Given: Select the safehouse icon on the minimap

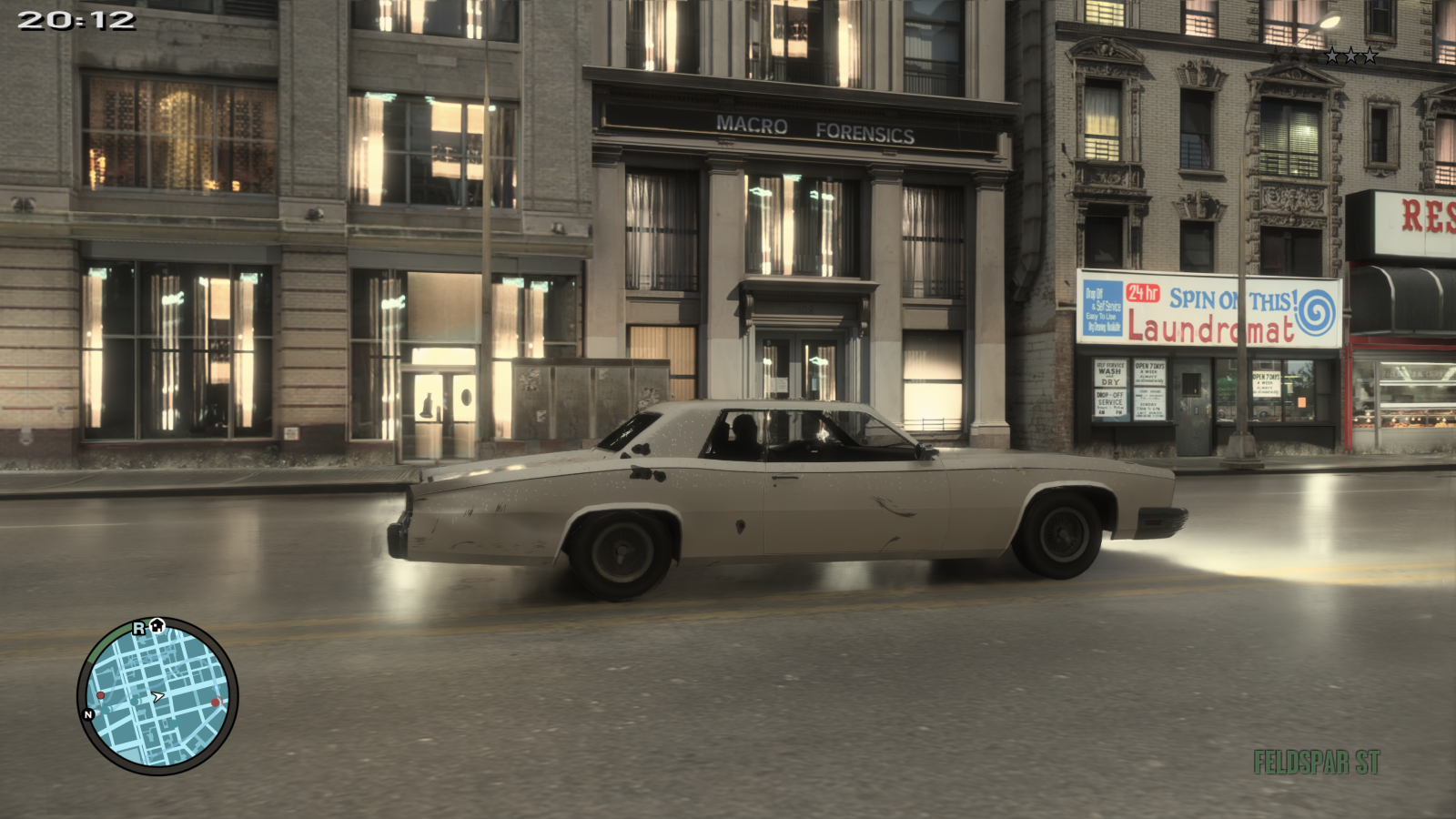Looking at the screenshot, I should coord(157,626).
